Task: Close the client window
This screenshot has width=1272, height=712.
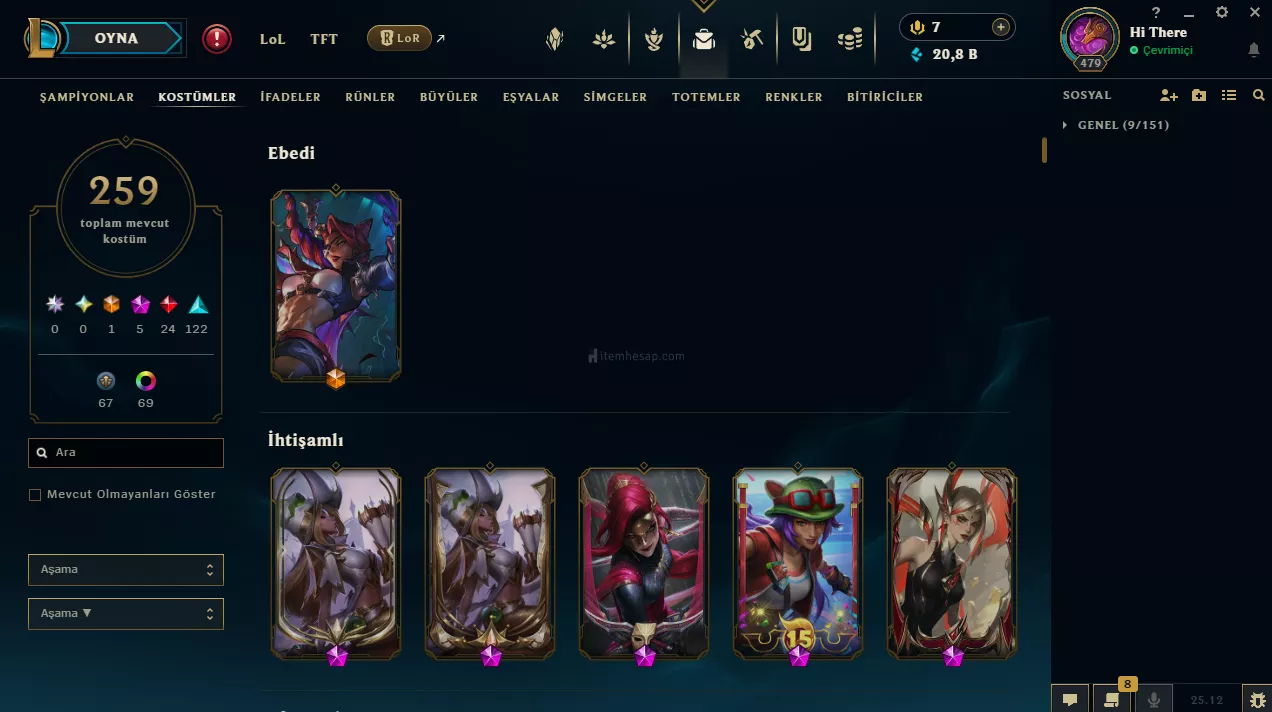Action: pos(1255,12)
